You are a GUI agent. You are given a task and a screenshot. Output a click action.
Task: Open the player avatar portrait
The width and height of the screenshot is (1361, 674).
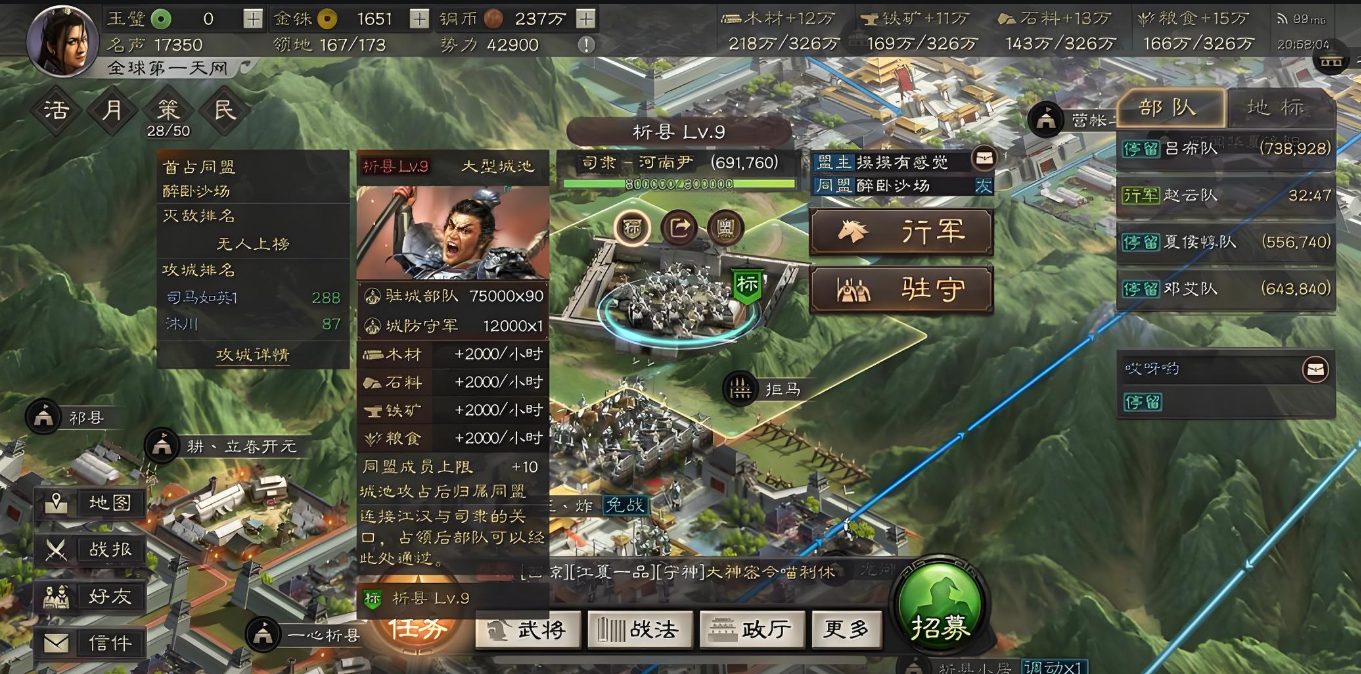pos(62,40)
